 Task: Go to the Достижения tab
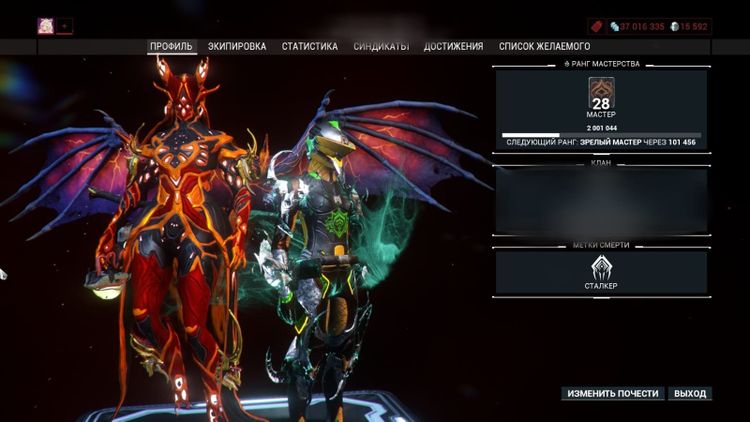point(453,46)
